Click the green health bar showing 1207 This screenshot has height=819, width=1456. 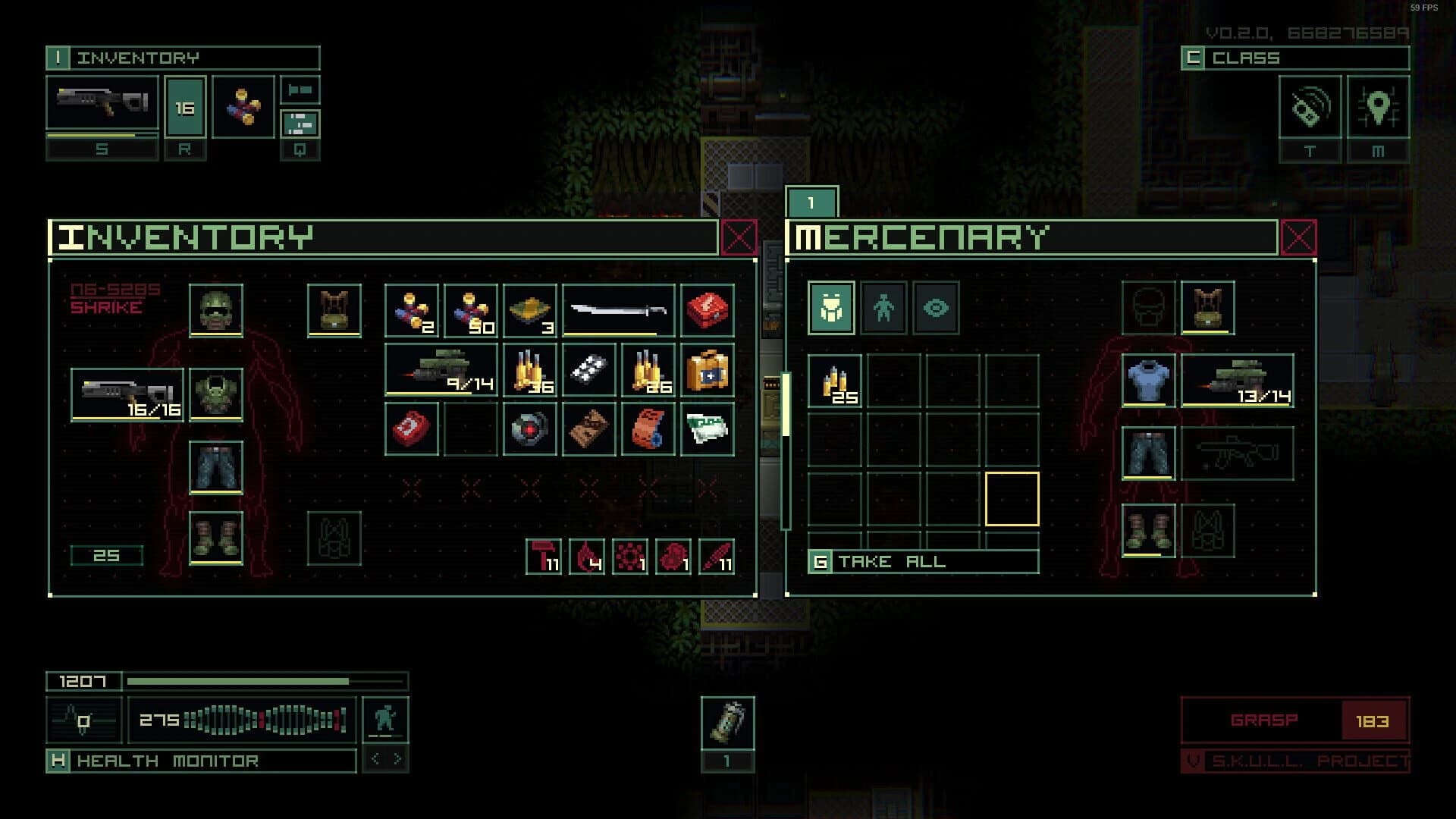[x=227, y=680]
